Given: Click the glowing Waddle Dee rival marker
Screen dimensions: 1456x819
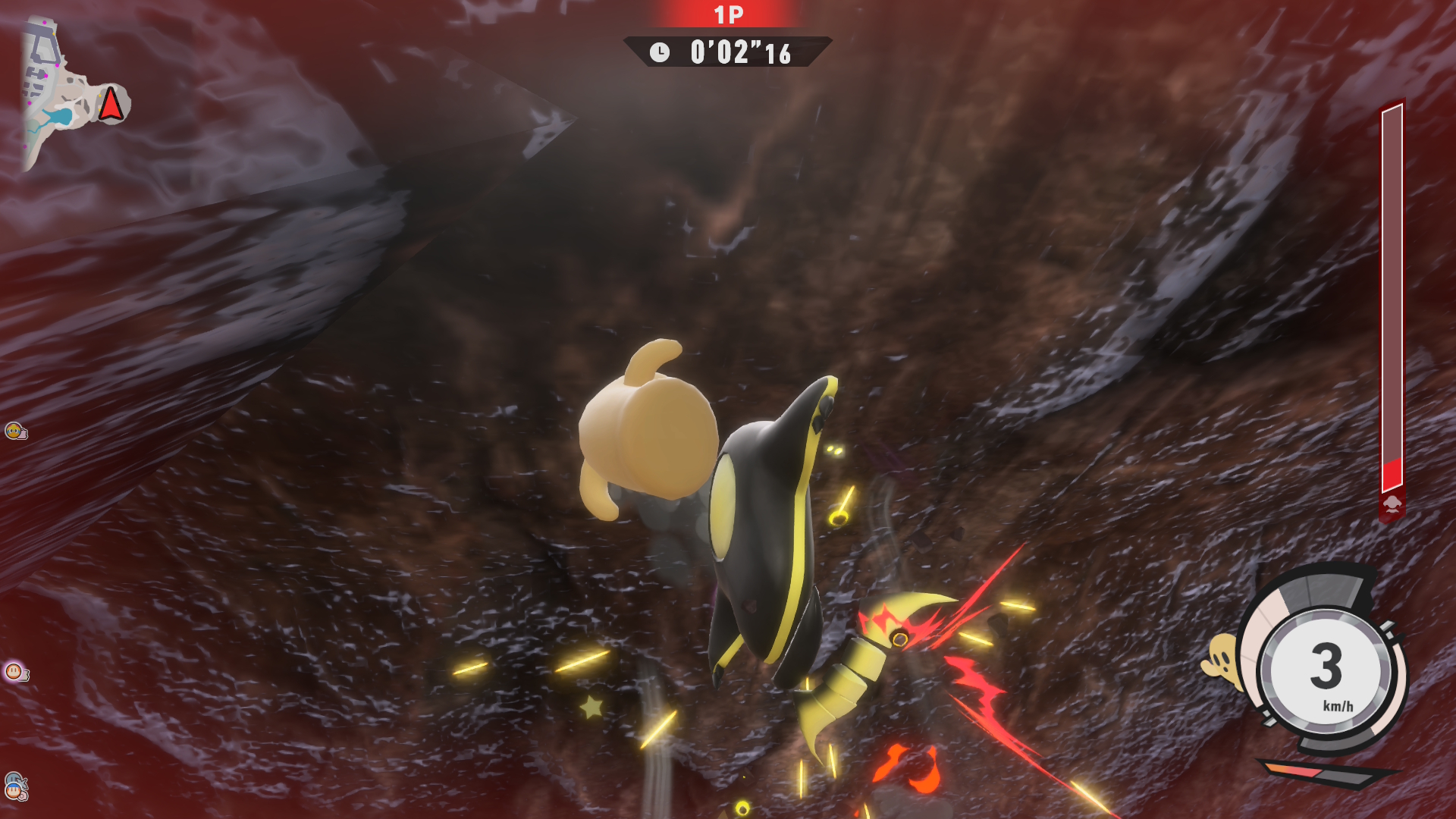Looking at the screenshot, I should (x=14, y=671).
